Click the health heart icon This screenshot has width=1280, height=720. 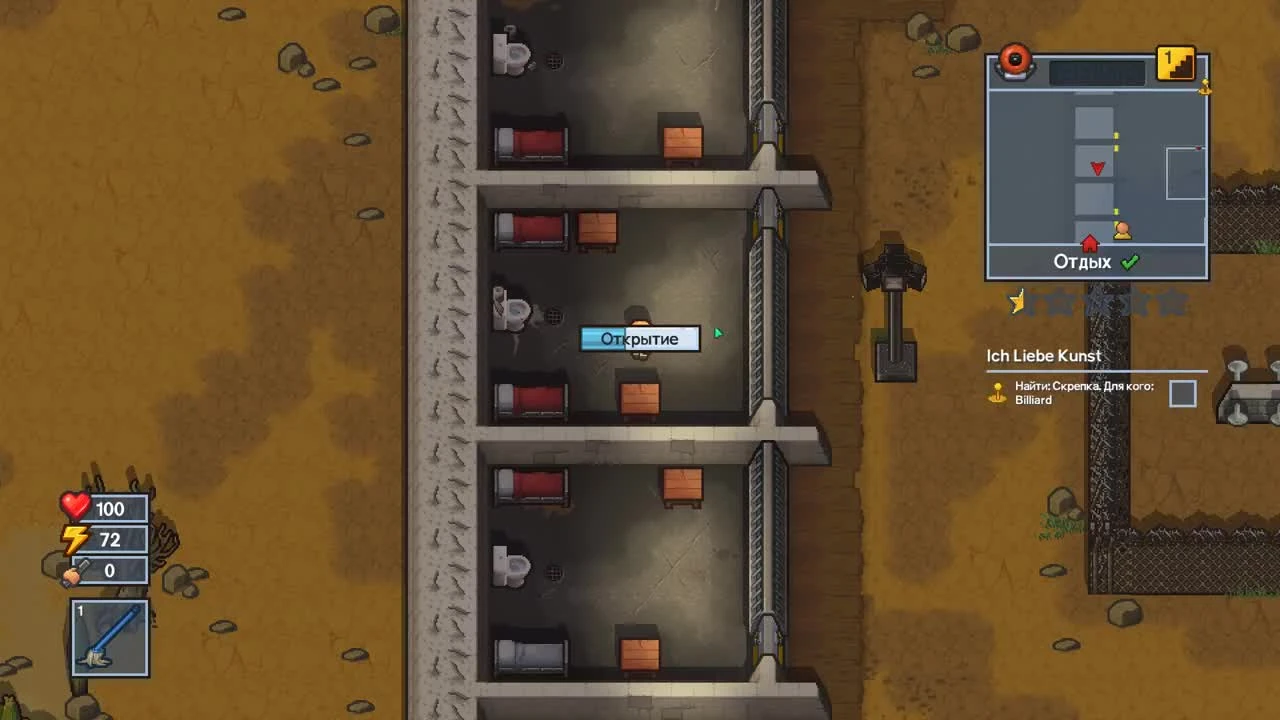(75, 508)
